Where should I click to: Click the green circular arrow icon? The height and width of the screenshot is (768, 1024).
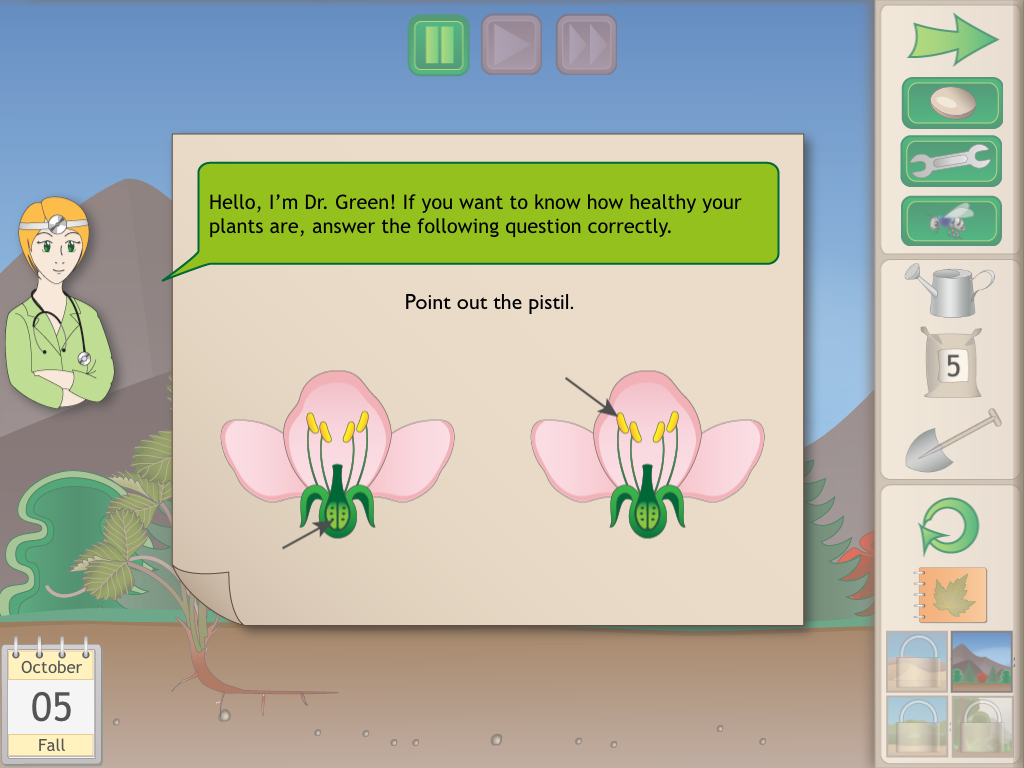[949, 526]
